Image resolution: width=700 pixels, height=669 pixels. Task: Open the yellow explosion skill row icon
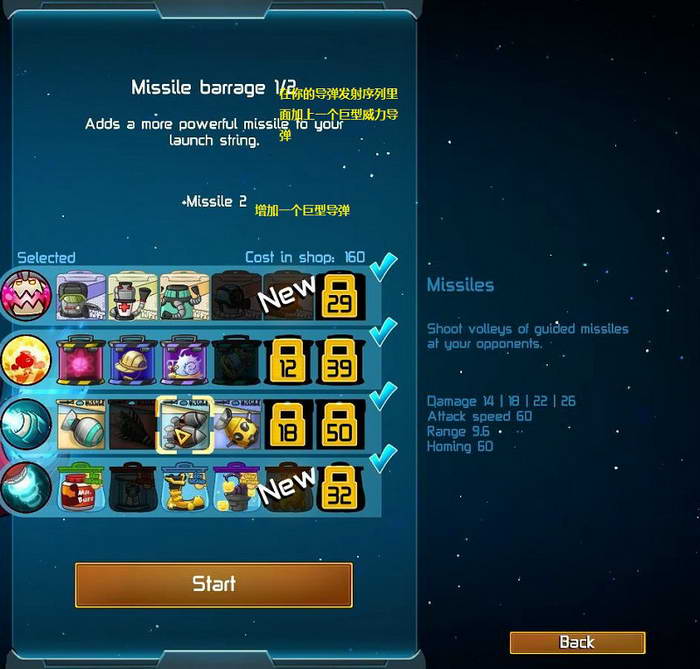coord(24,359)
